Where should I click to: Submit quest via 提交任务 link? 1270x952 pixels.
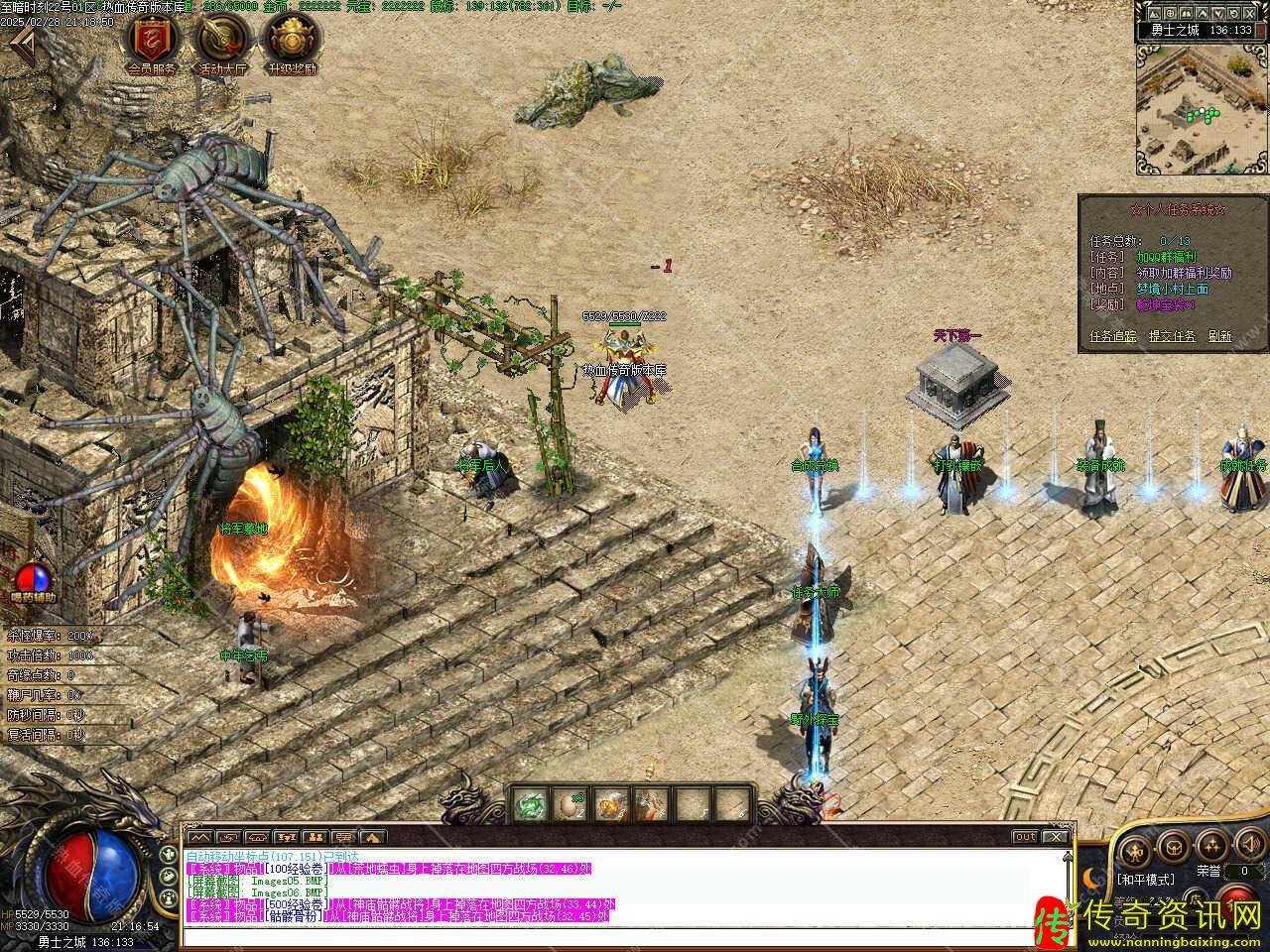(x=1172, y=336)
